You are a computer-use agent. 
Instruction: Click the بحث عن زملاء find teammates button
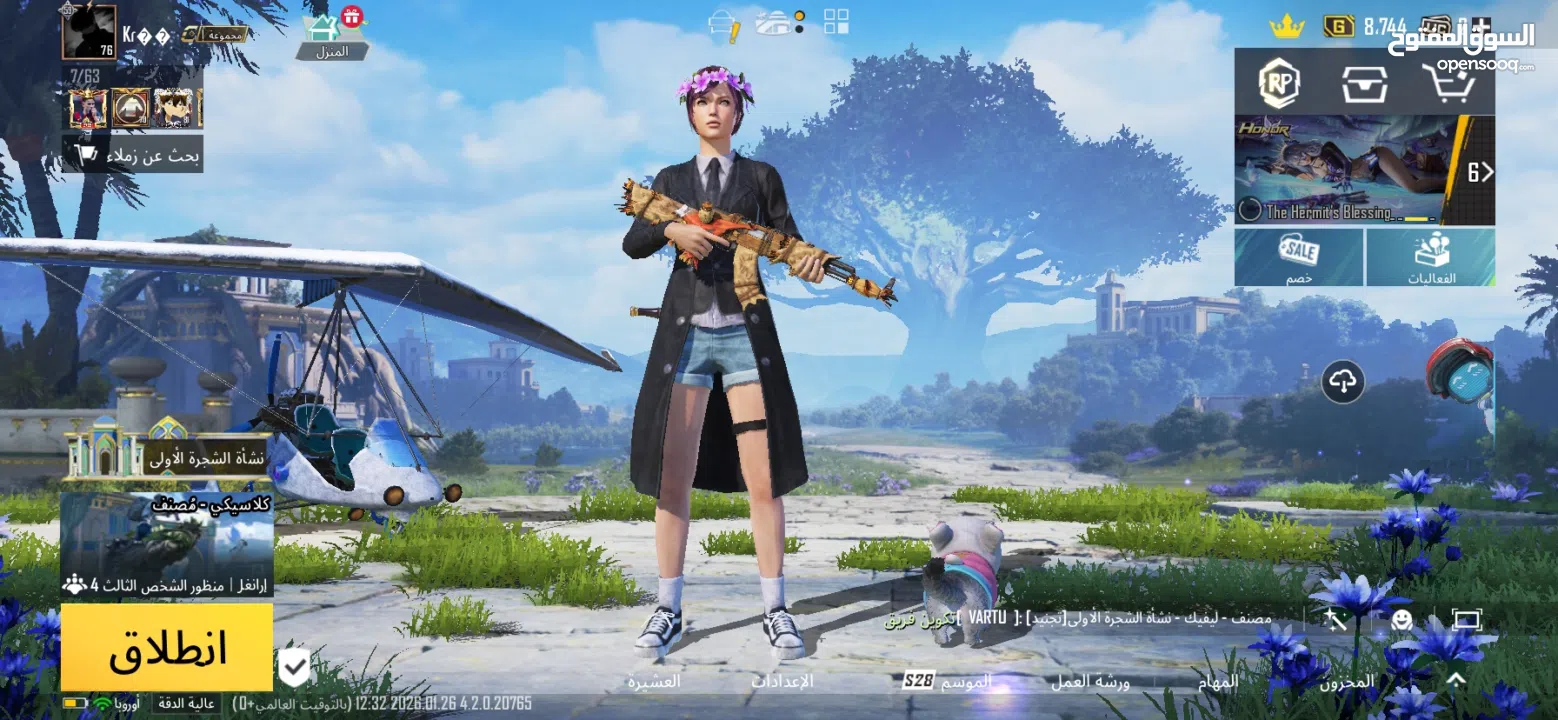133,154
